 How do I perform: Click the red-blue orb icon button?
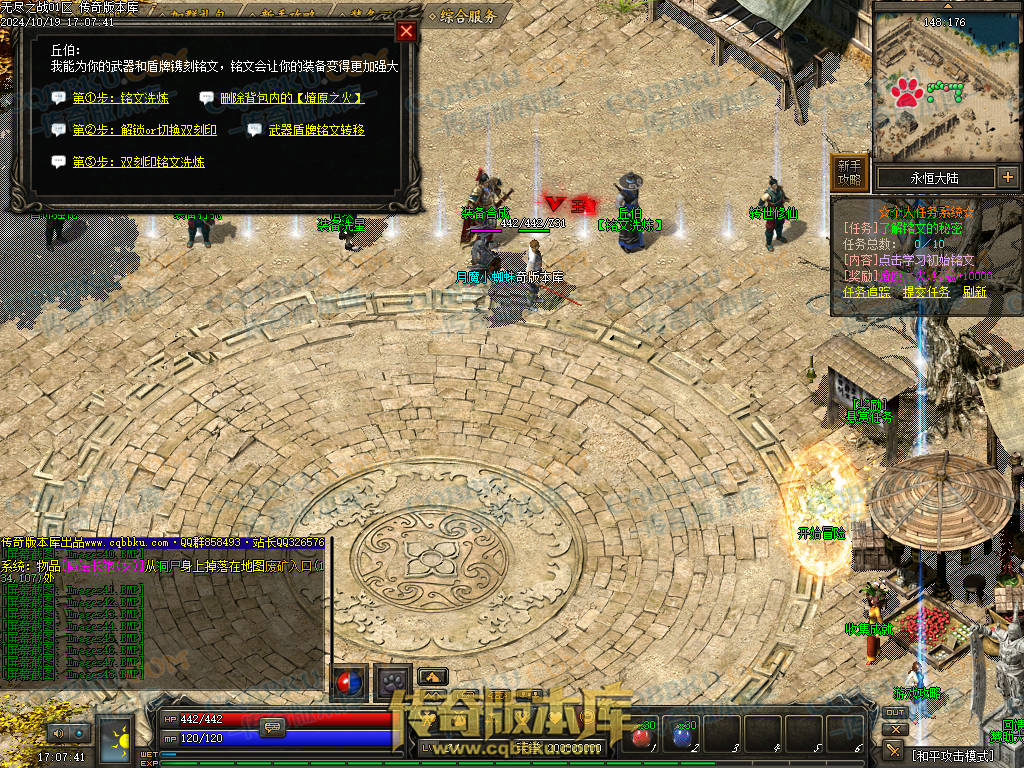coord(349,682)
